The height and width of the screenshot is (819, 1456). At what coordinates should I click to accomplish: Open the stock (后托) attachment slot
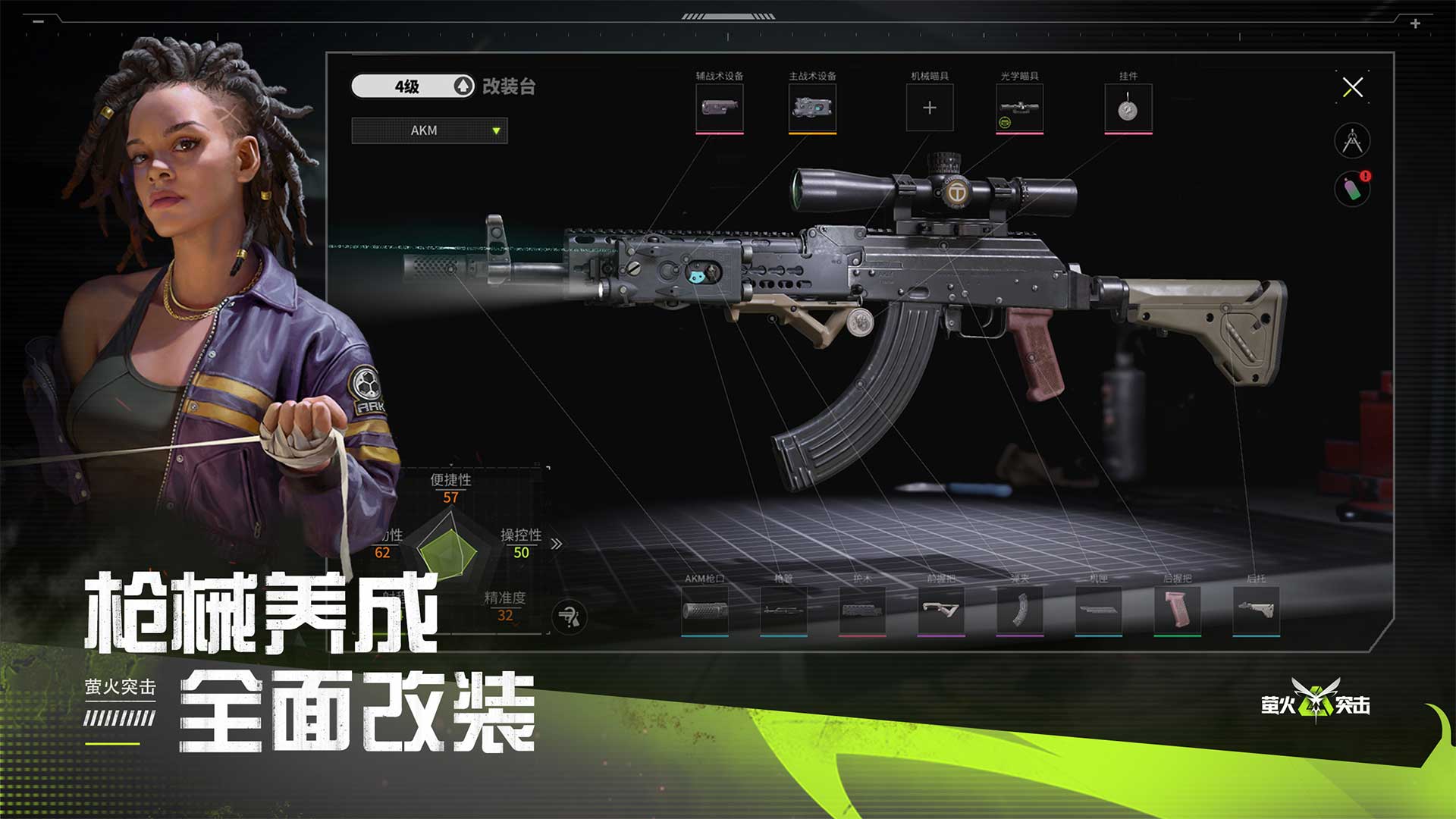(1256, 610)
